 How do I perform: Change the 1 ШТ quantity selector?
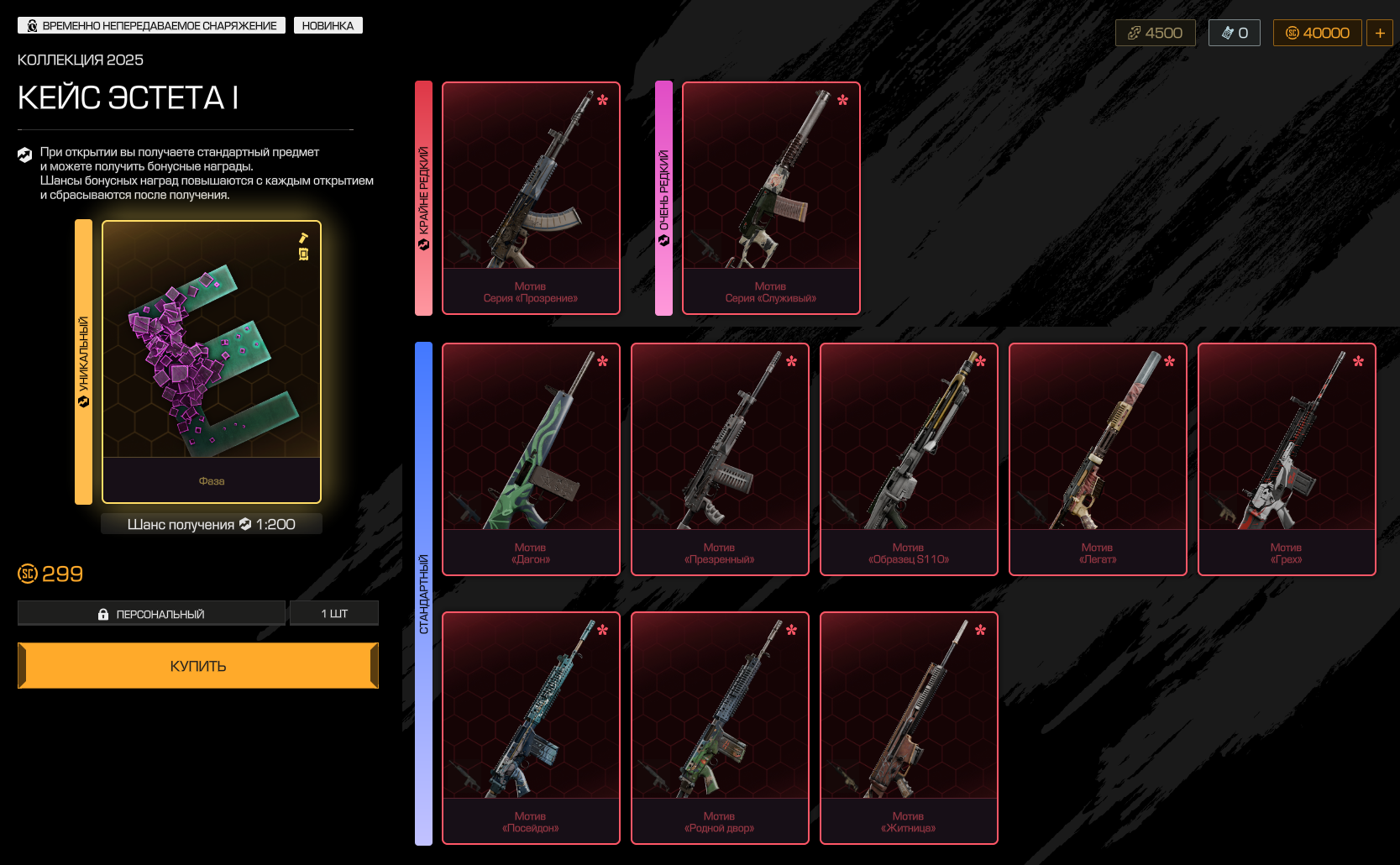(x=334, y=614)
